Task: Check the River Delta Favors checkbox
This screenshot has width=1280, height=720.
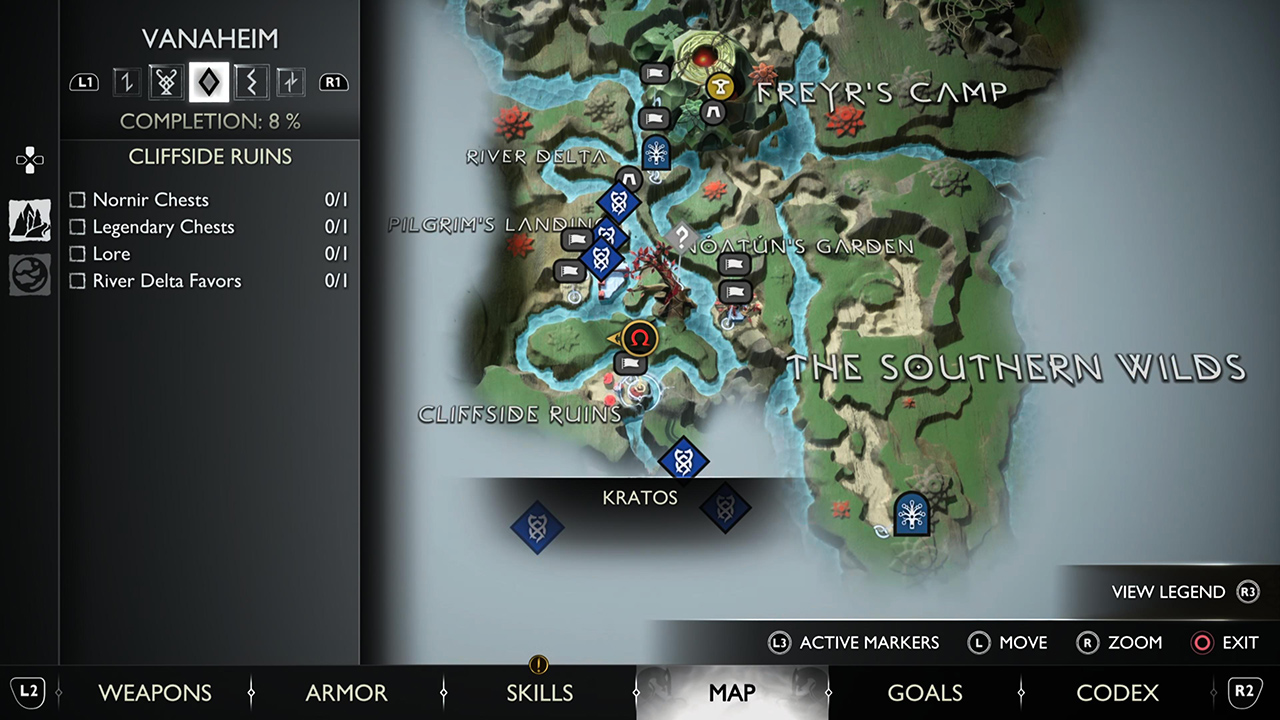Action: [x=77, y=281]
